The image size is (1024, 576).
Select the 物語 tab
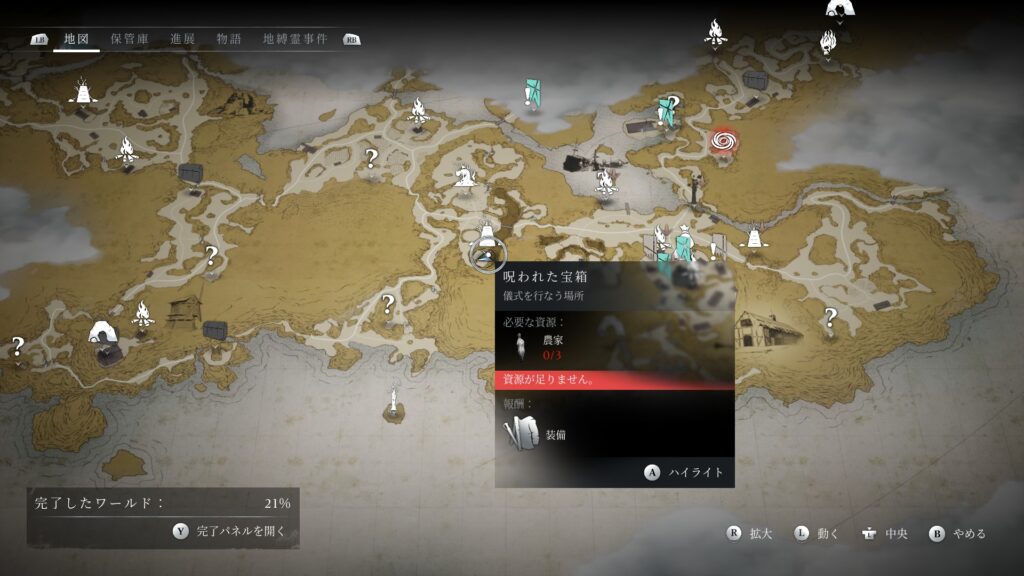coord(229,39)
